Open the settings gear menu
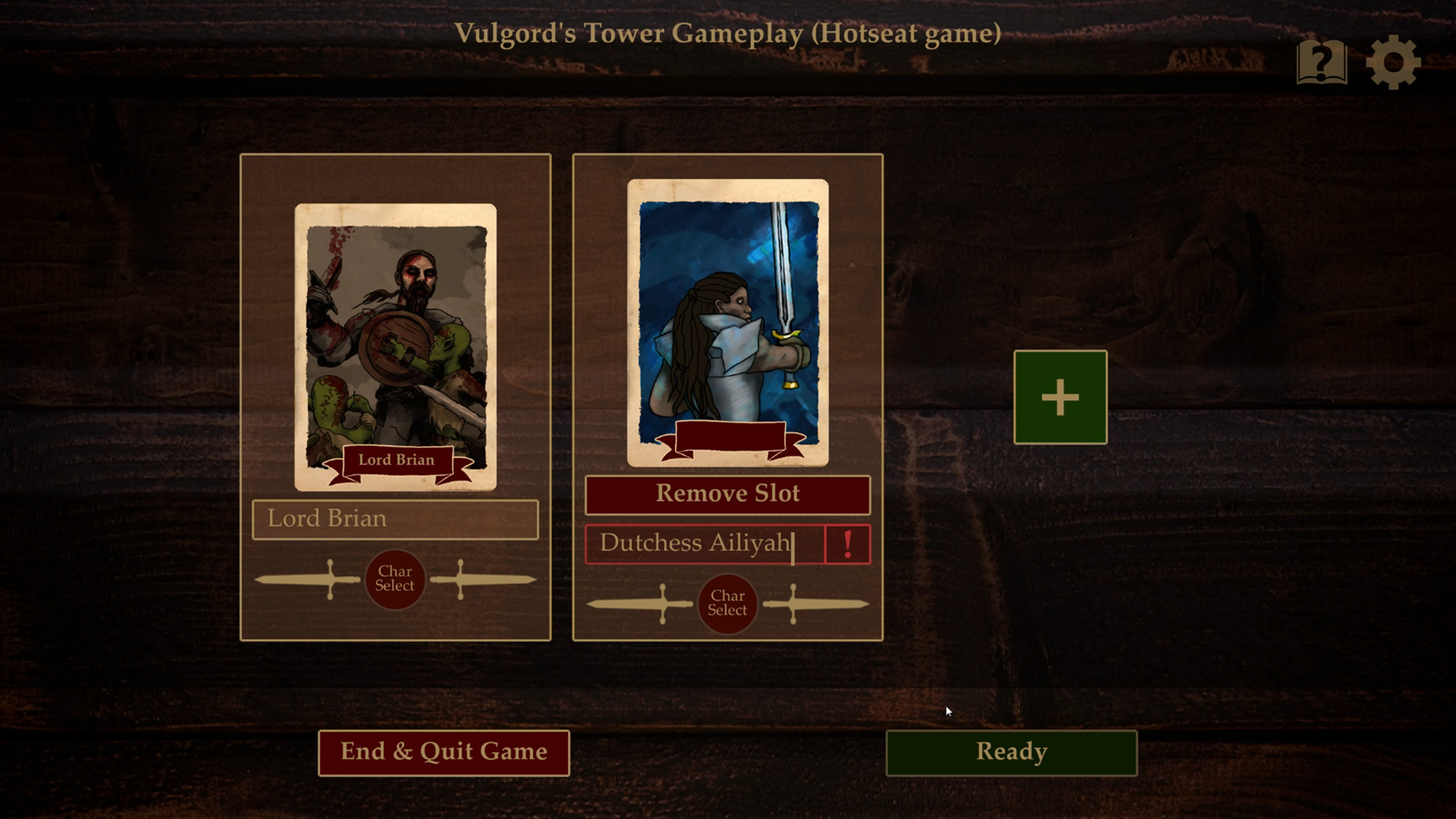Screen dimensions: 1456x819 click(x=1394, y=62)
